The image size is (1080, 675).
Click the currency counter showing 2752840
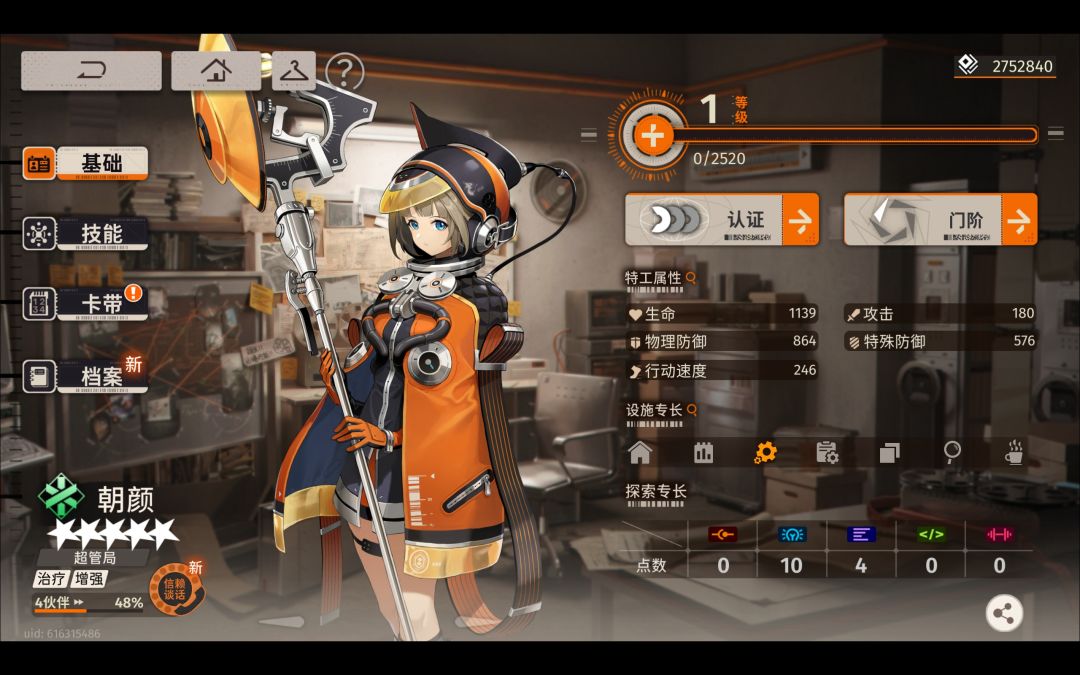pos(1005,67)
